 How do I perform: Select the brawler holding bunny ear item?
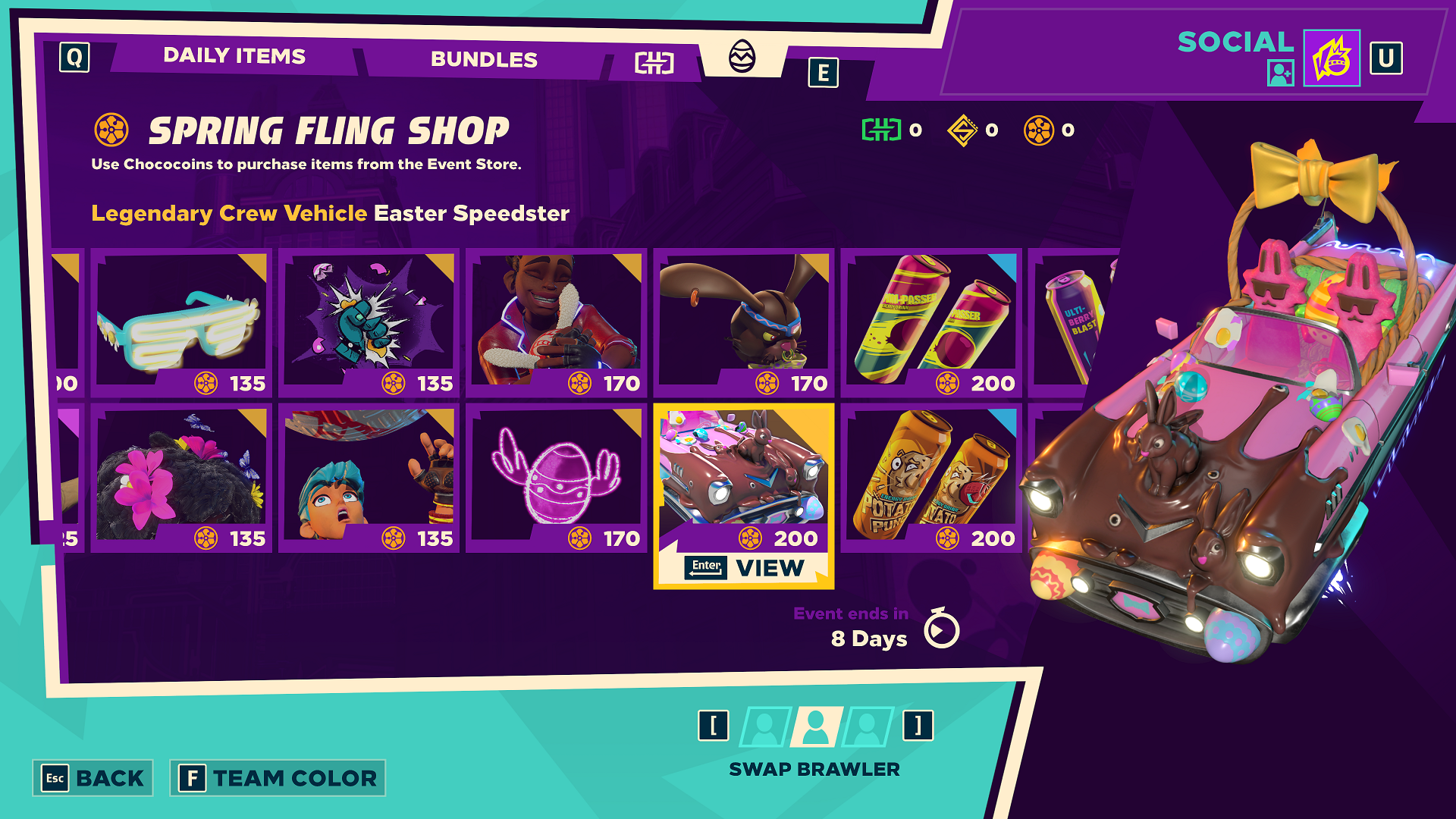556,322
